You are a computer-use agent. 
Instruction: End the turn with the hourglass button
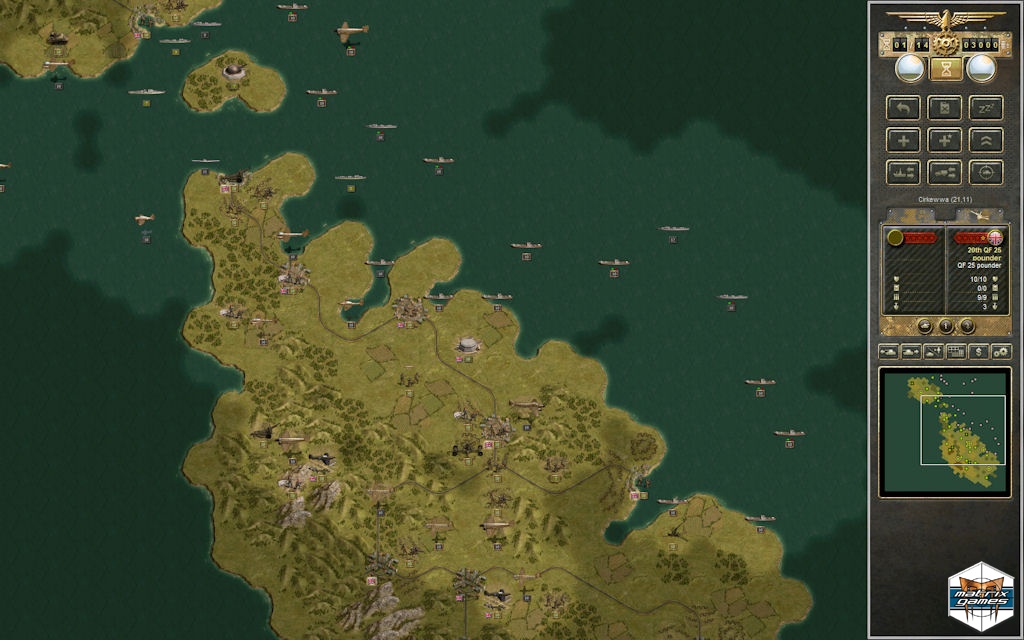tap(944, 68)
